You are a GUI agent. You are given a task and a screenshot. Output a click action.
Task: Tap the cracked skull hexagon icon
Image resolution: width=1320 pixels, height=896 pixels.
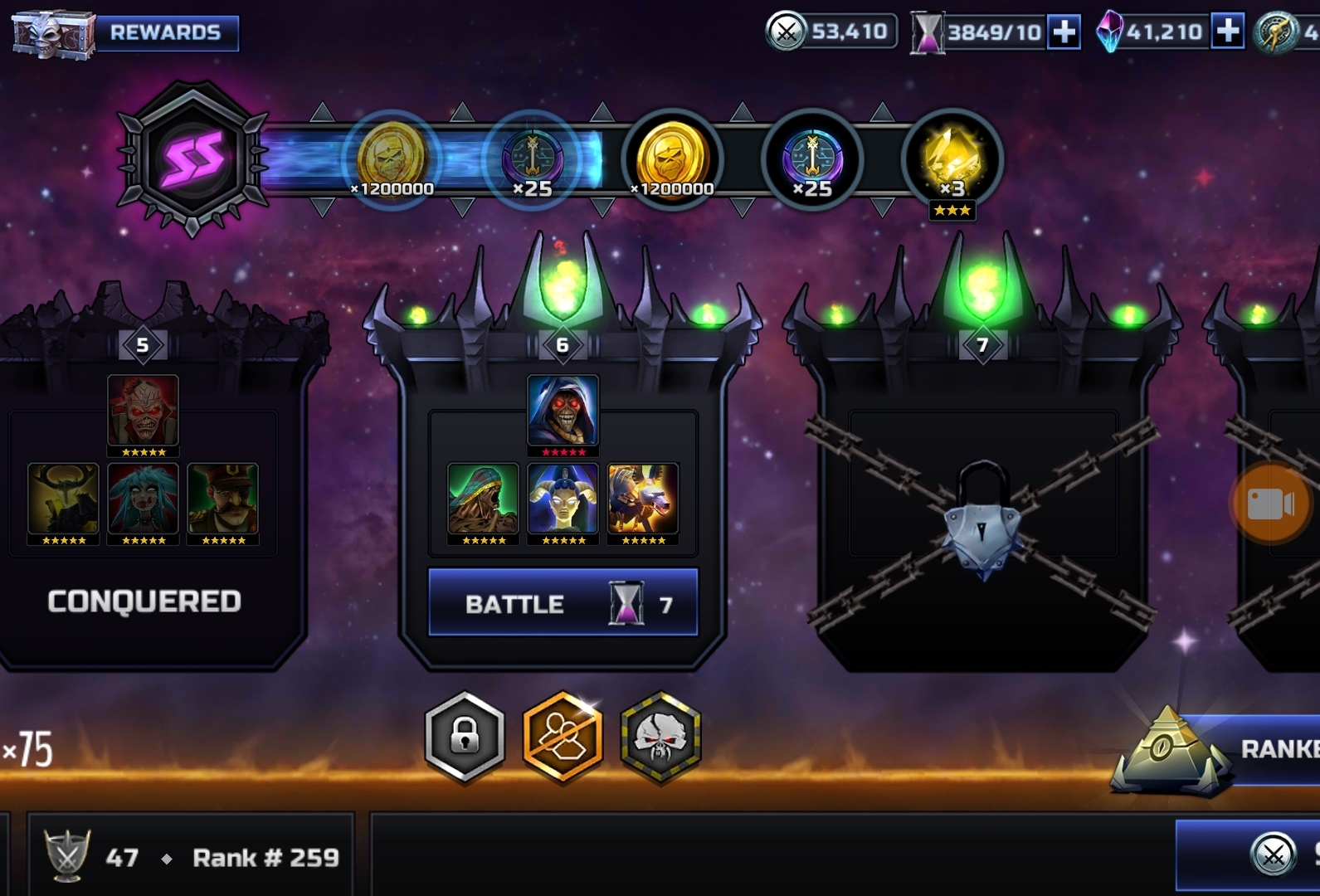click(660, 737)
